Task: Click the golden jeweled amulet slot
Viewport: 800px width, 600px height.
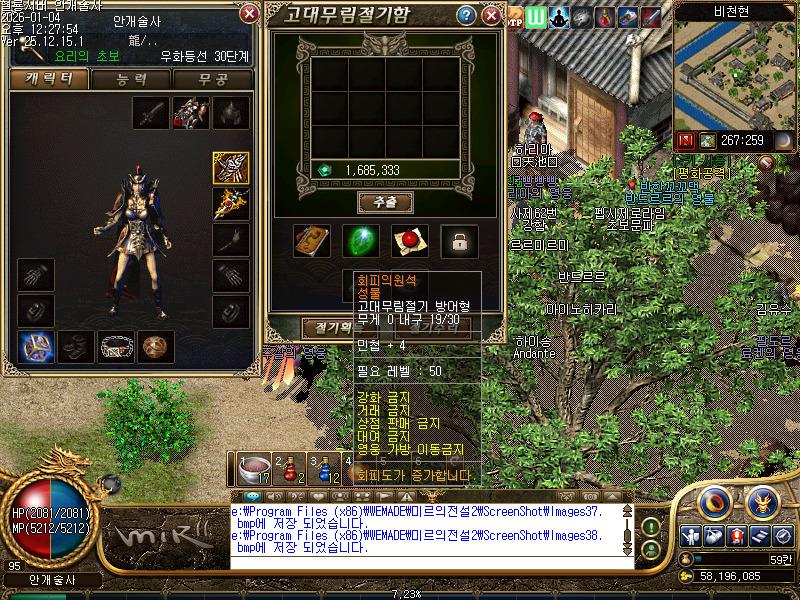Action: (x=231, y=204)
